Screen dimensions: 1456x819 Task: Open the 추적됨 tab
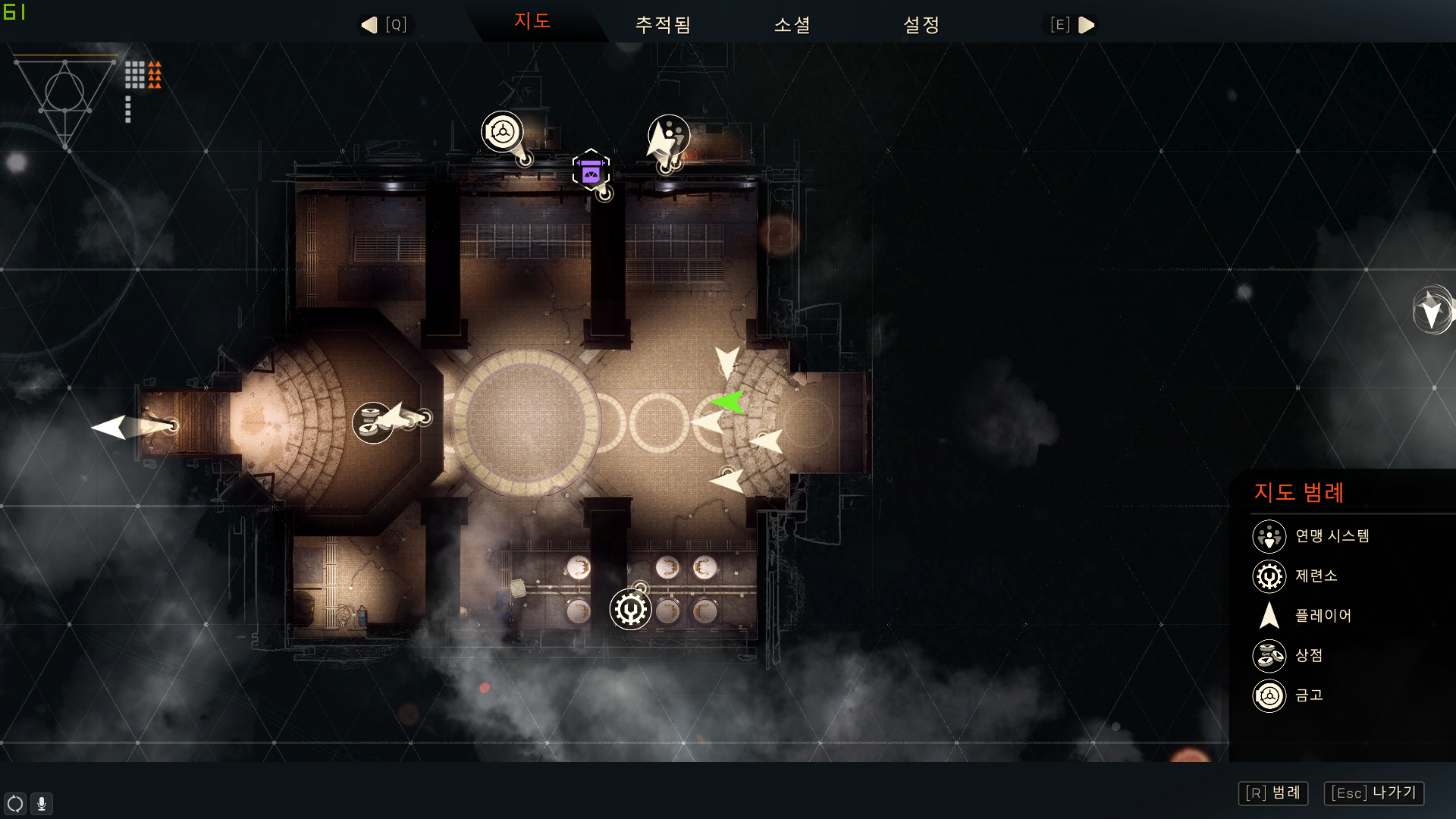[x=663, y=25]
